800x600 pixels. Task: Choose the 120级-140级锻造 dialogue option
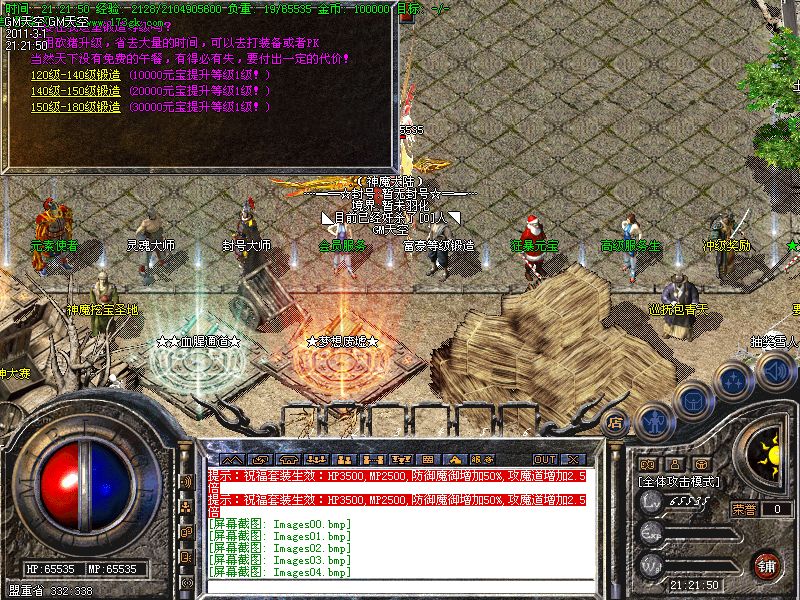coord(76,76)
